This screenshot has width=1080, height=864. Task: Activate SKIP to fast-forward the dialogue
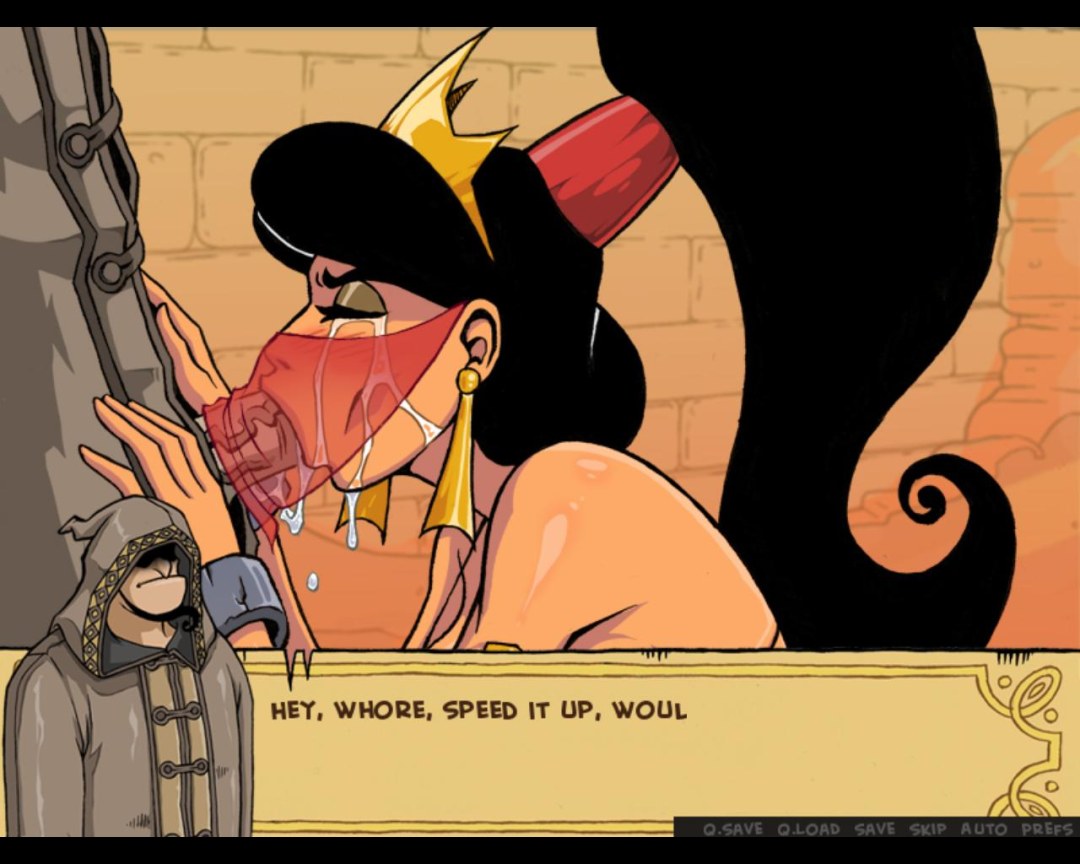click(x=928, y=829)
